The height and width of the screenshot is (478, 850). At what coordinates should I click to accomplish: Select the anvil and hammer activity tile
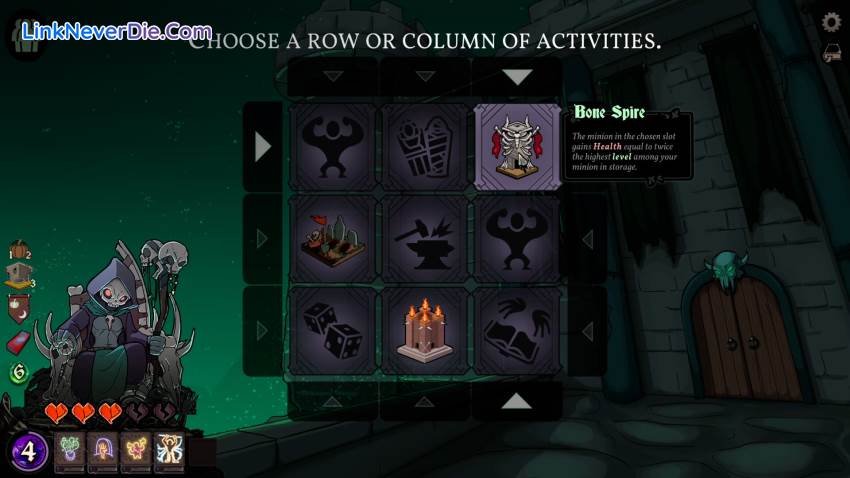(424, 239)
